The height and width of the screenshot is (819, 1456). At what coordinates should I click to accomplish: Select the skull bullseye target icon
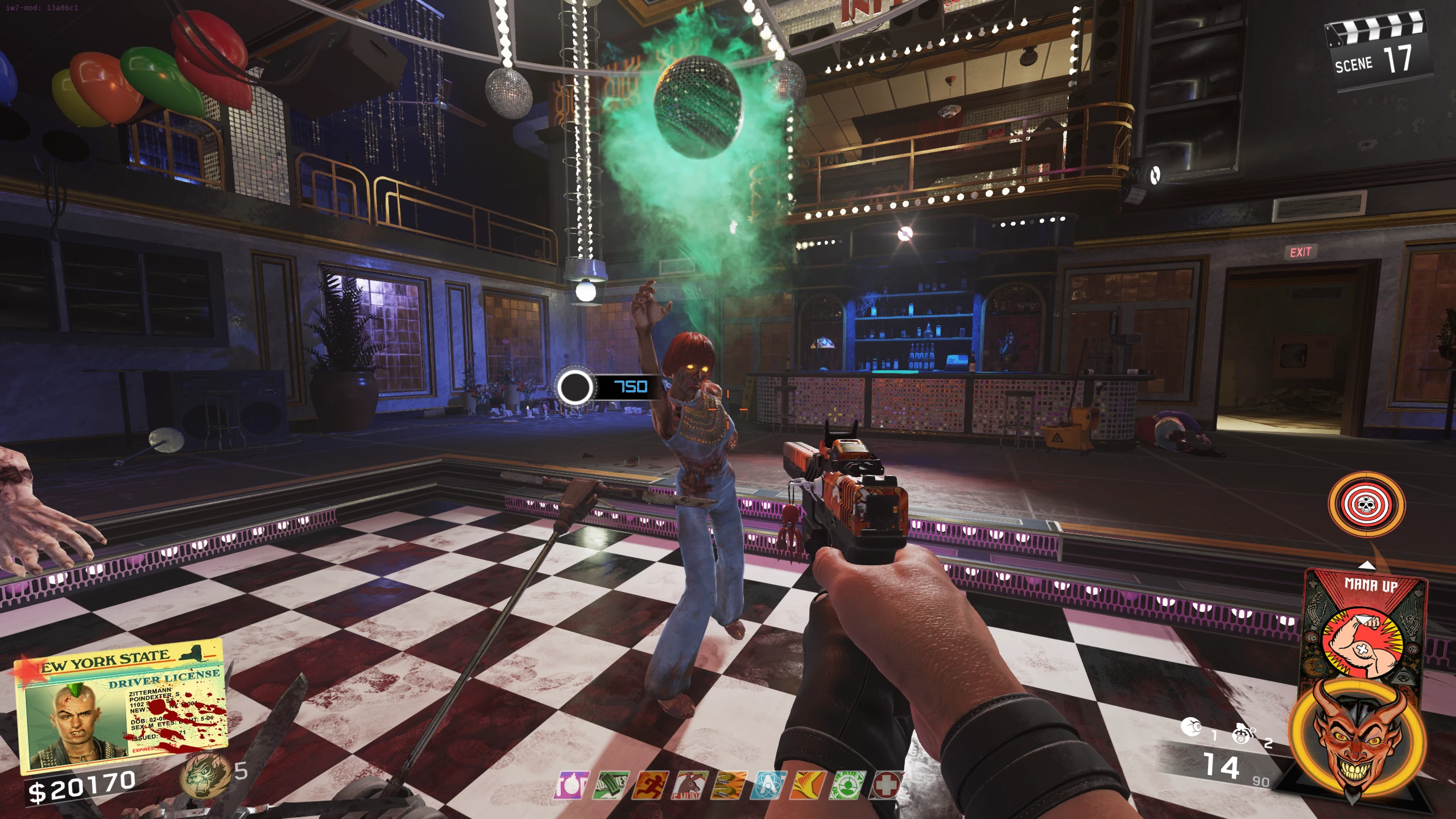click(1366, 504)
